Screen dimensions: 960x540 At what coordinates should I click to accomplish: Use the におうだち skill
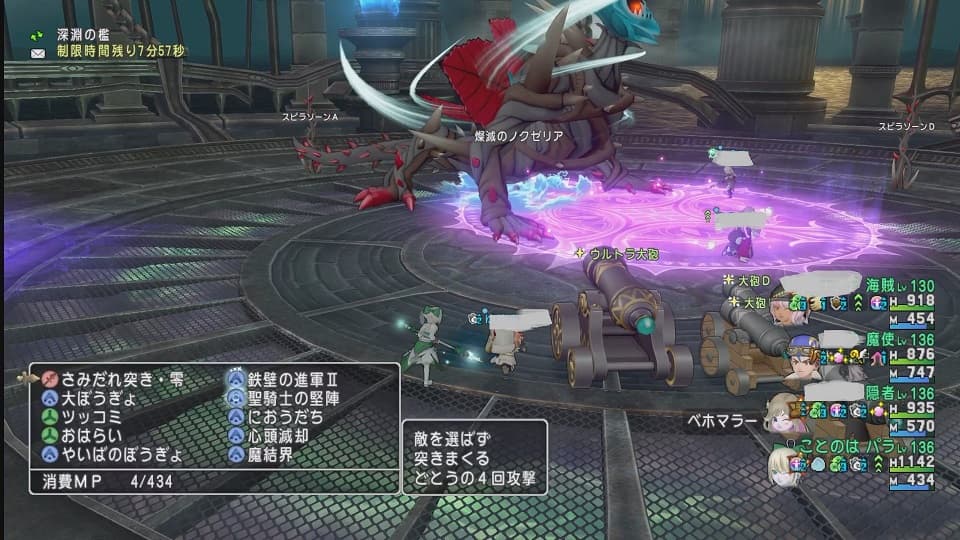tap(286, 416)
